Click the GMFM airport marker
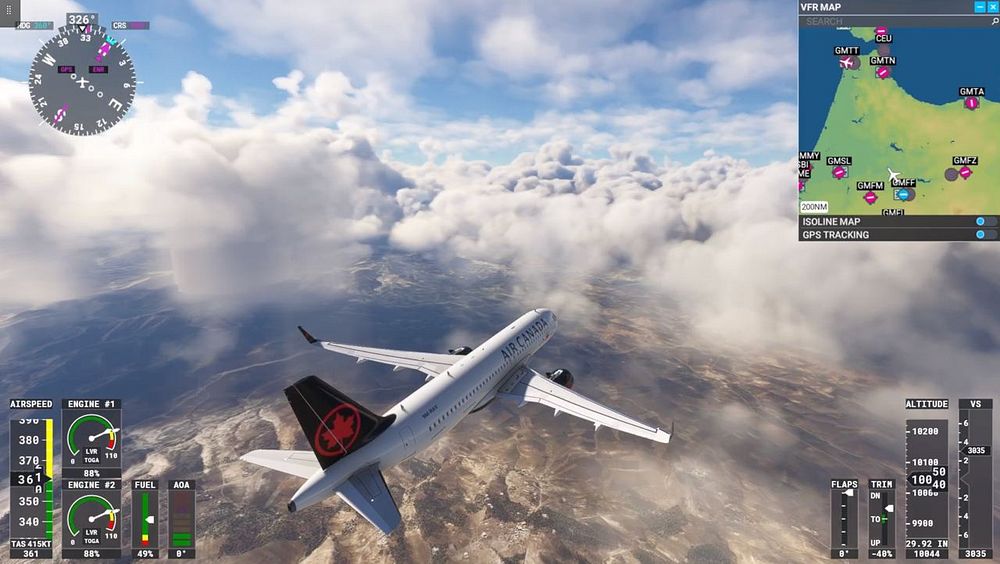The image size is (1000, 564). [x=870, y=197]
